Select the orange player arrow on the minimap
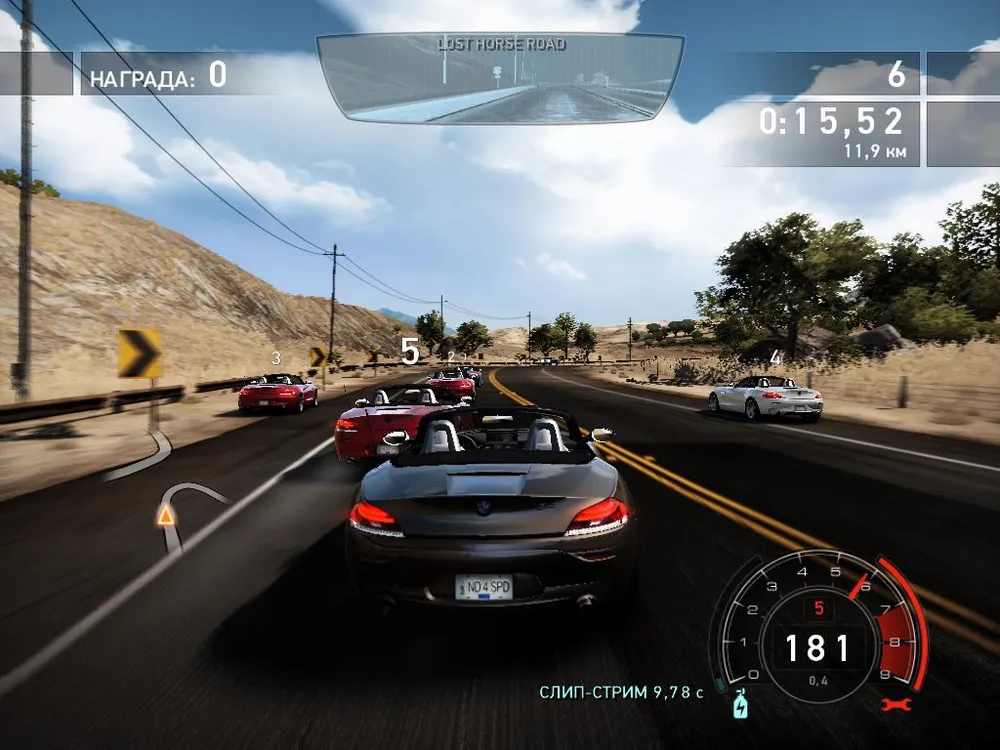Image resolution: width=1000 pixels, height=750 pixels. (x=164, y=515)
